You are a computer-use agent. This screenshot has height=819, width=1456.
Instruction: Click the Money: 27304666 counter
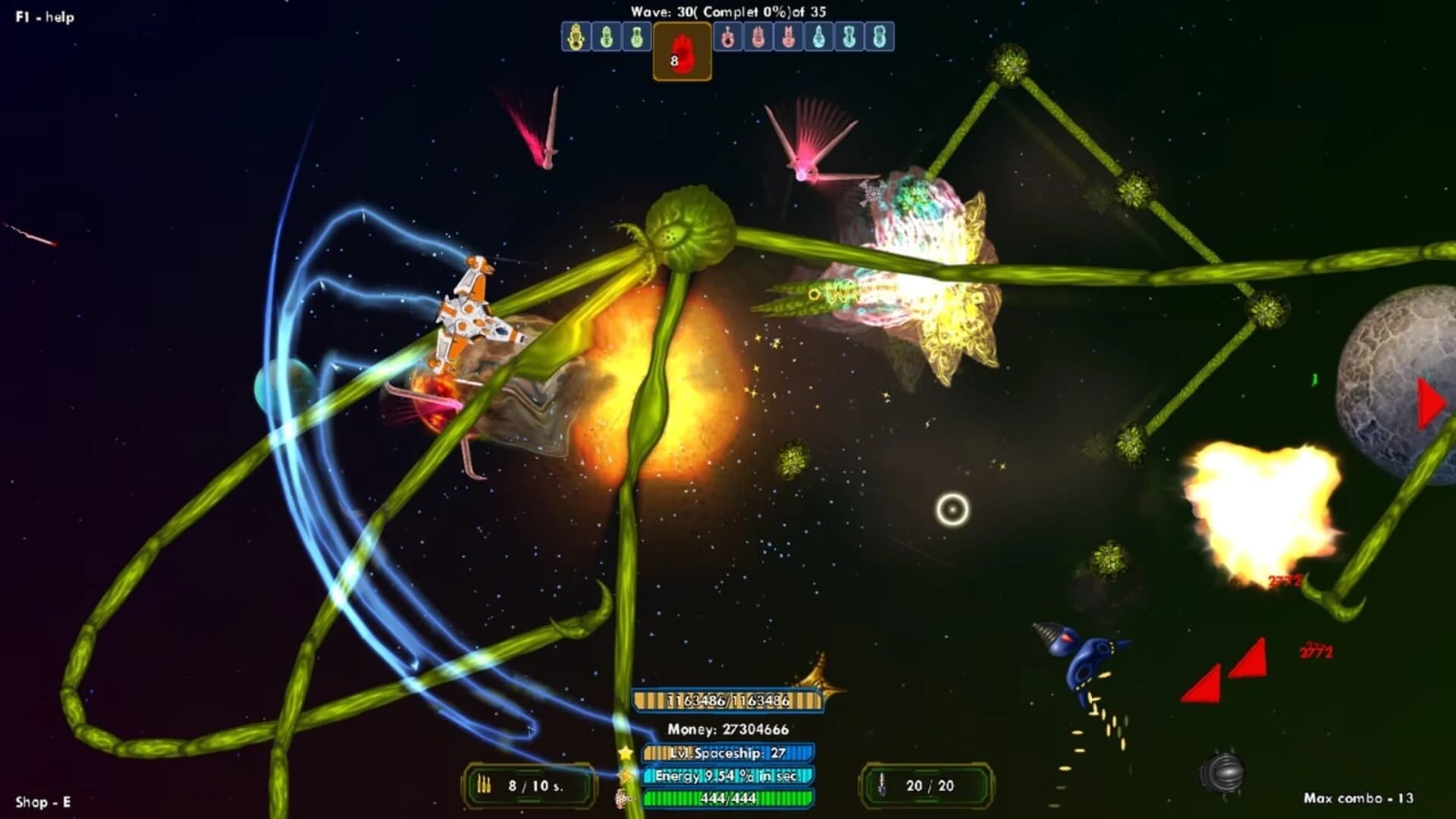coord(730,730)
